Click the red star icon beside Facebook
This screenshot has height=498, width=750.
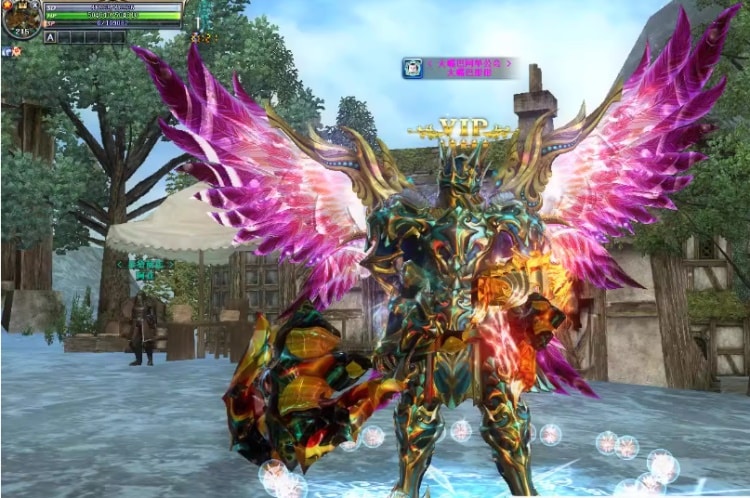[x=17, y=51]
